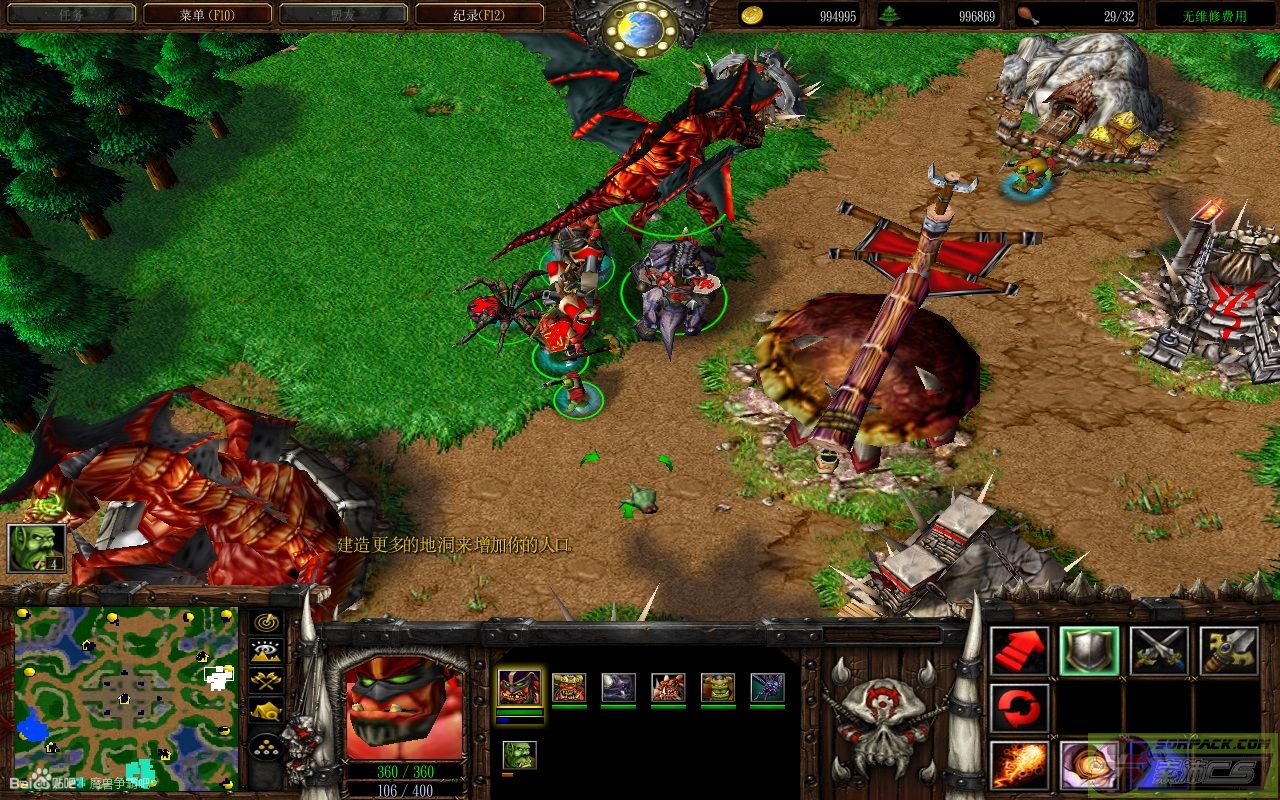Activate the Attack command sword icon
The height and width of the screenshot is (800, 1280).
[x=1229, y=651]
